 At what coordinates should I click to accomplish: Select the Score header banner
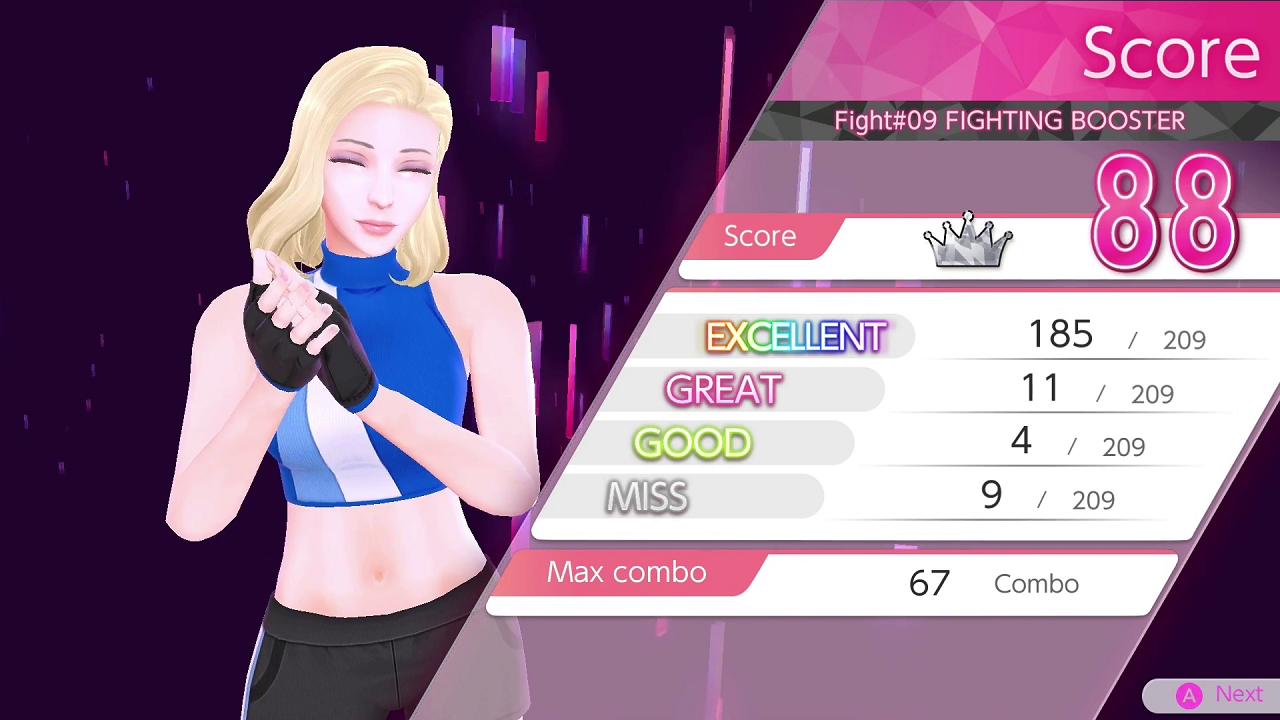(1170, 52)
